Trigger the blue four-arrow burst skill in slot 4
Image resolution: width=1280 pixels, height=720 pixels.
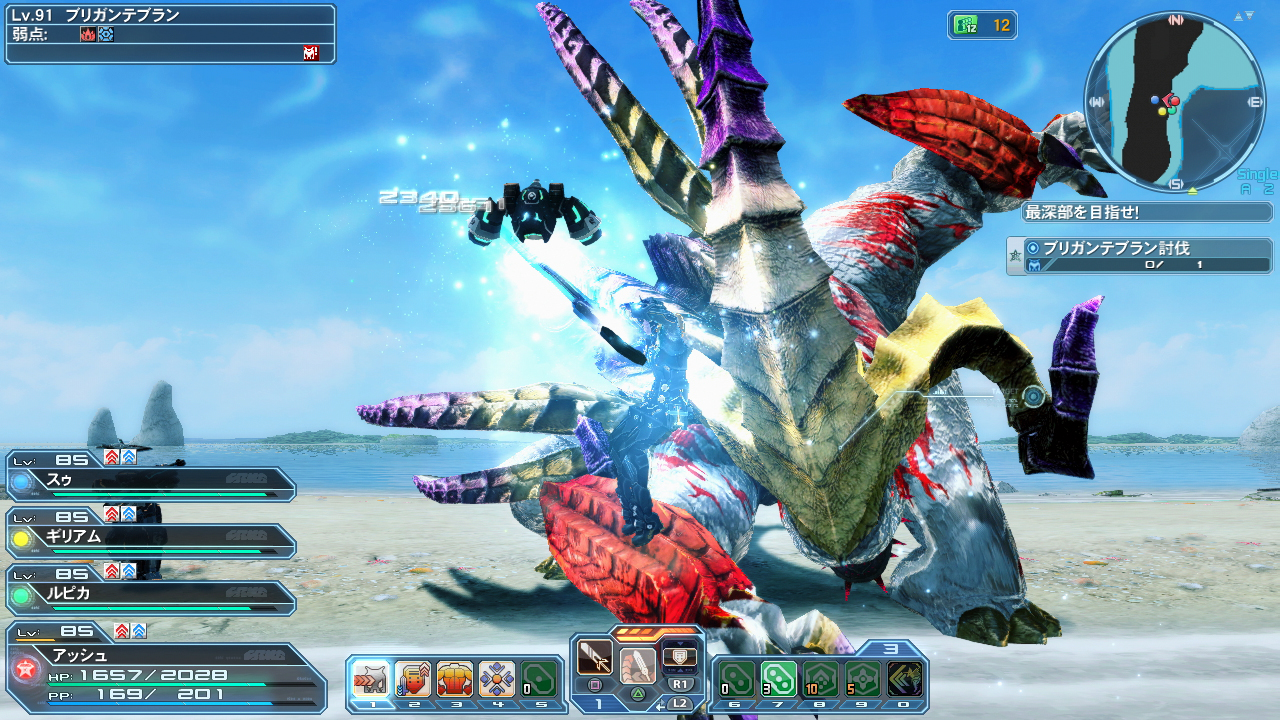pyautogui.click(x=497, y=679)
